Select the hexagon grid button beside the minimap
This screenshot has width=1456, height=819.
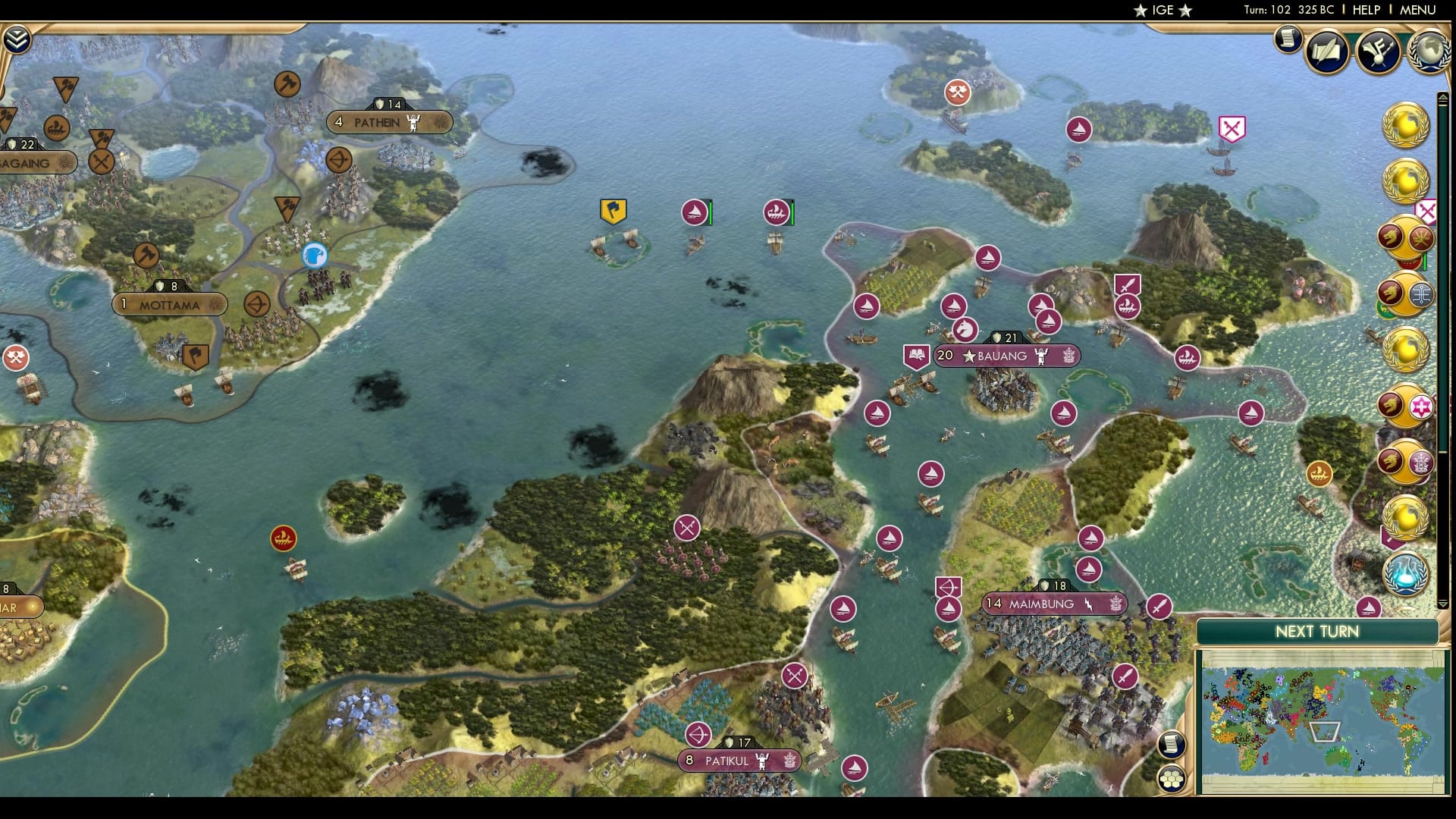pyautogui.click(x=1172, y=778)
